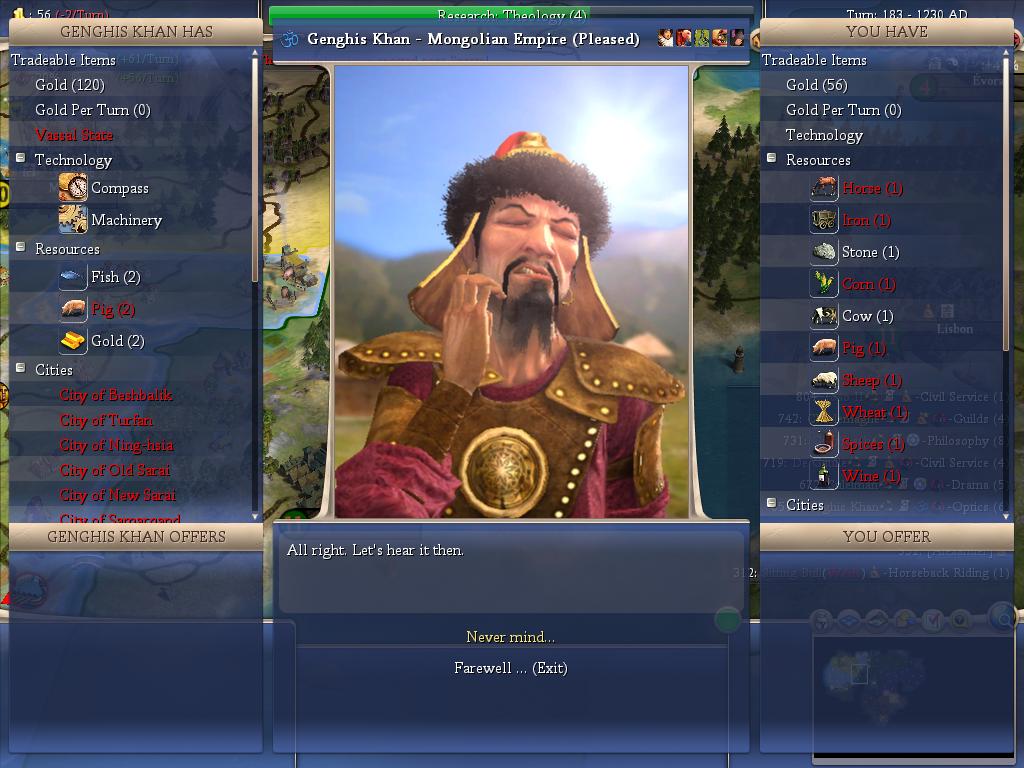Request Genghis Khan's Gold (120)
The height and width of the screenshot is (768, 1024).
70,85
